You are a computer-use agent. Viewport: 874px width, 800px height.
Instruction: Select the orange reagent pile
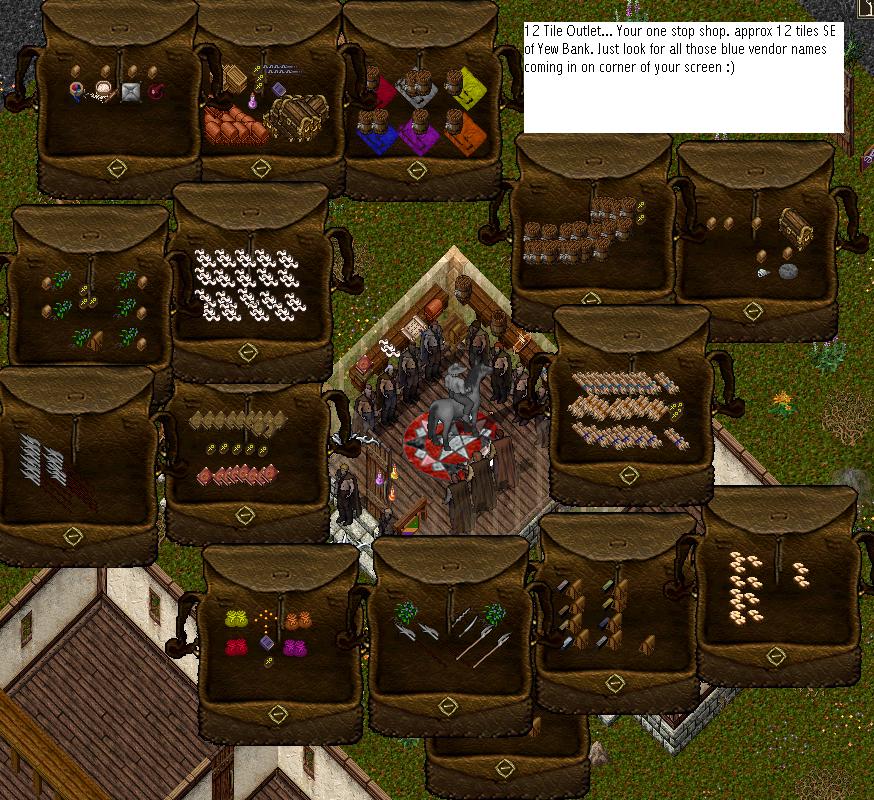[295, 620]
